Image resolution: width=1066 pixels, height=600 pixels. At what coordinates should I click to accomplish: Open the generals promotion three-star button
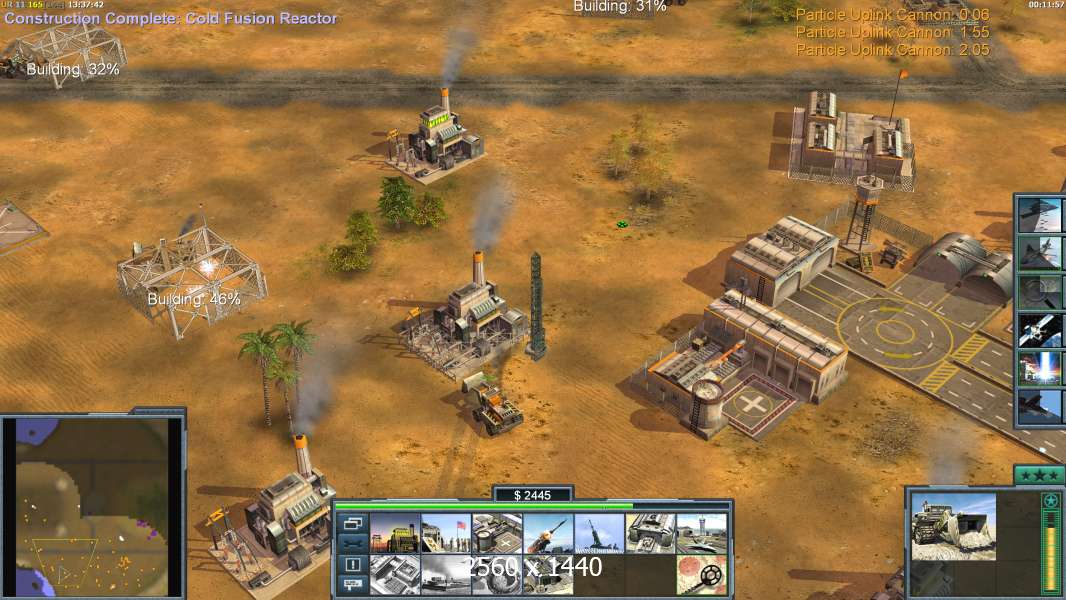point(1038,475)
